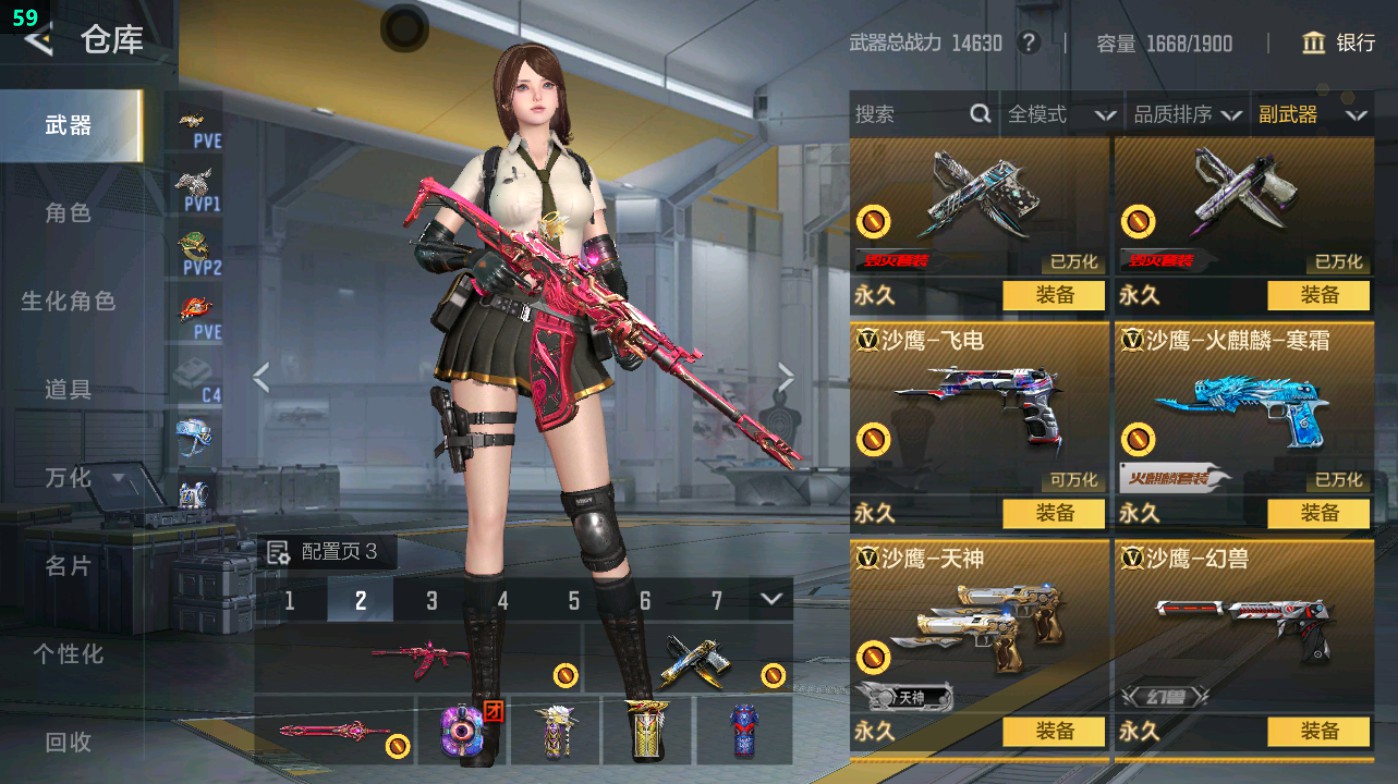Image resolution: width=1398 pixels, height=784 pixels.
Task: Open the 品质排序 sort dropdown
Action: click(1187, 115)
